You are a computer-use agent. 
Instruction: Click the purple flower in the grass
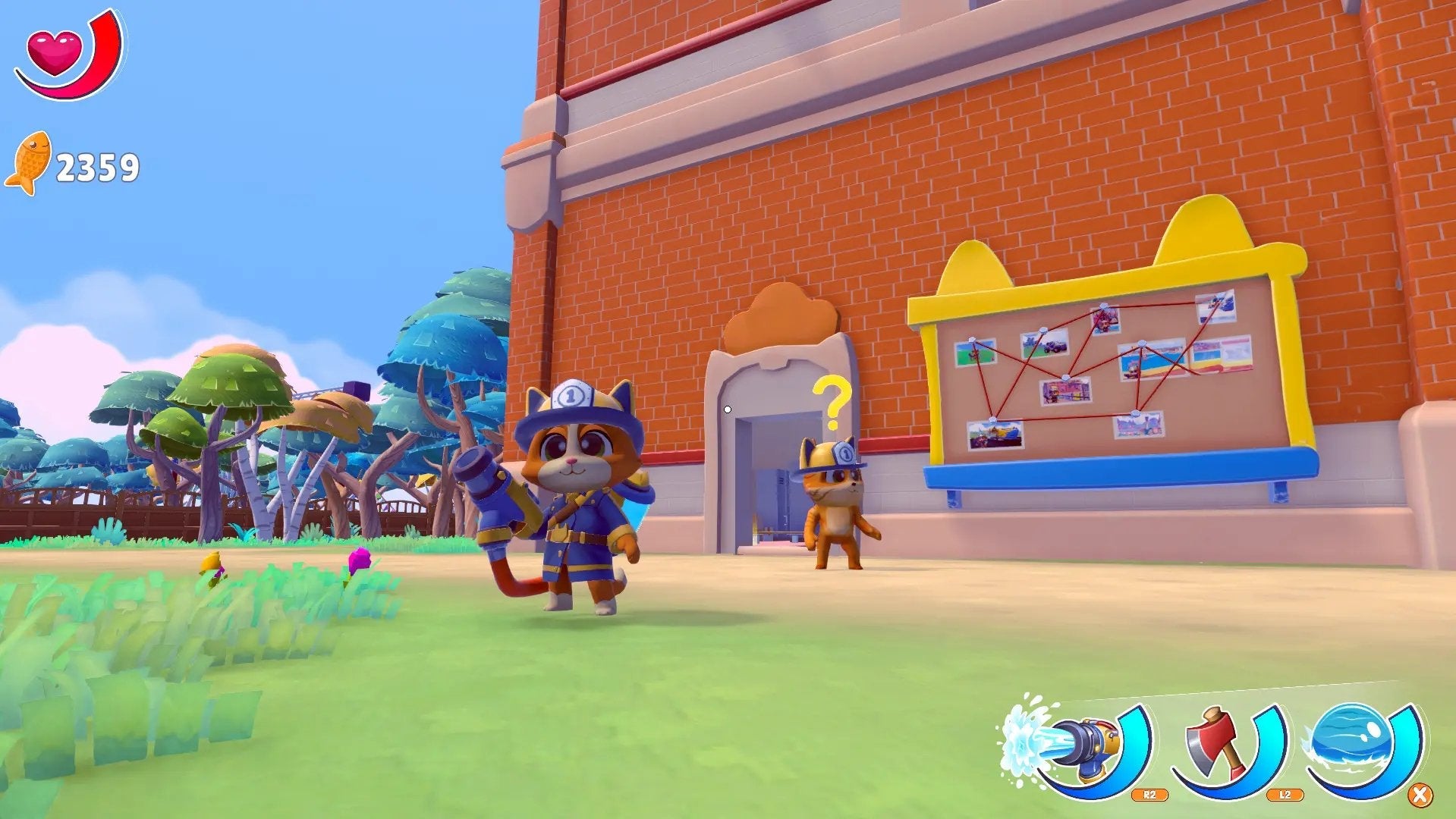coord(360,557)
